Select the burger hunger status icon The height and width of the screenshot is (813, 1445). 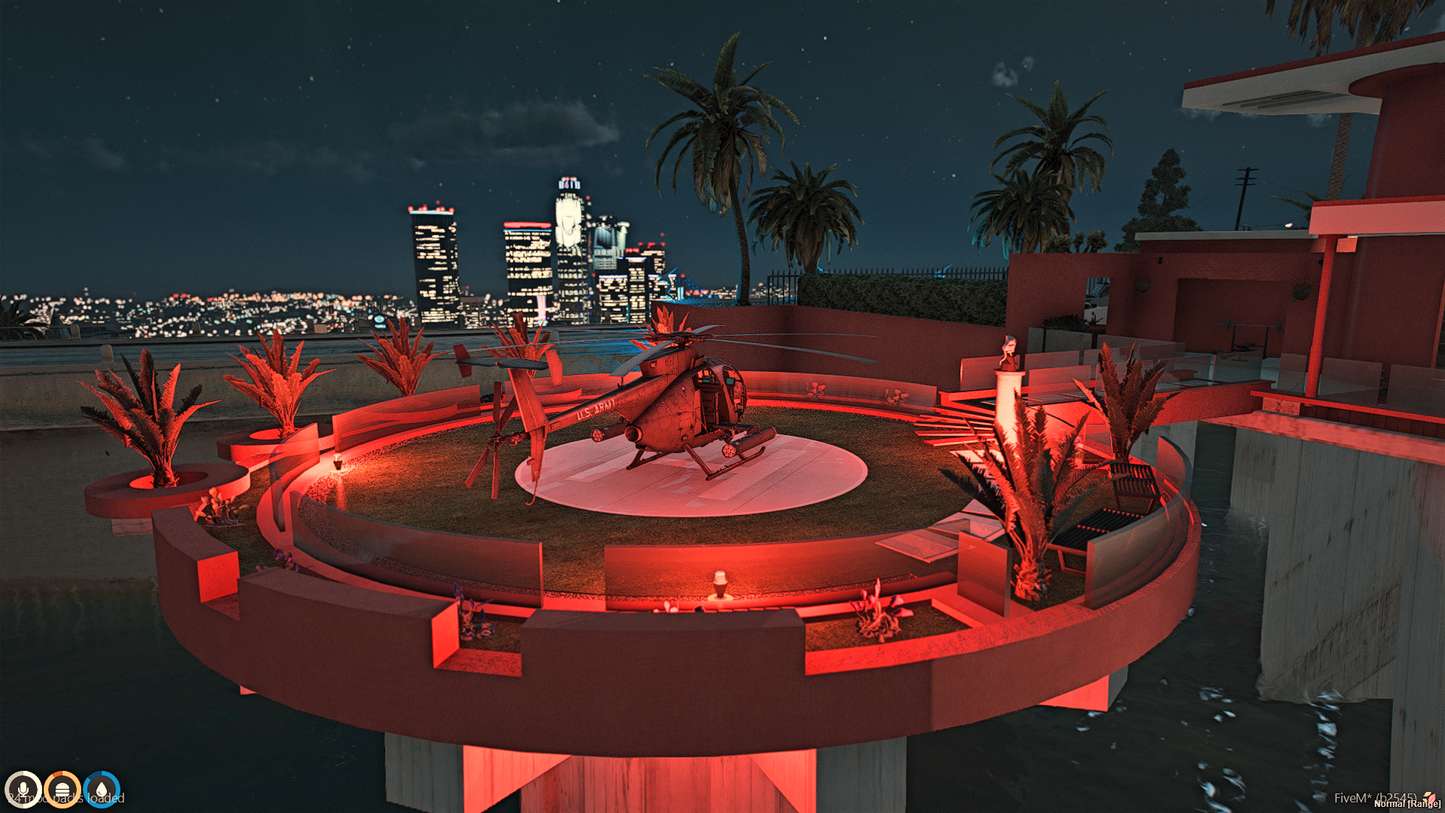click(x=62, y=789)
